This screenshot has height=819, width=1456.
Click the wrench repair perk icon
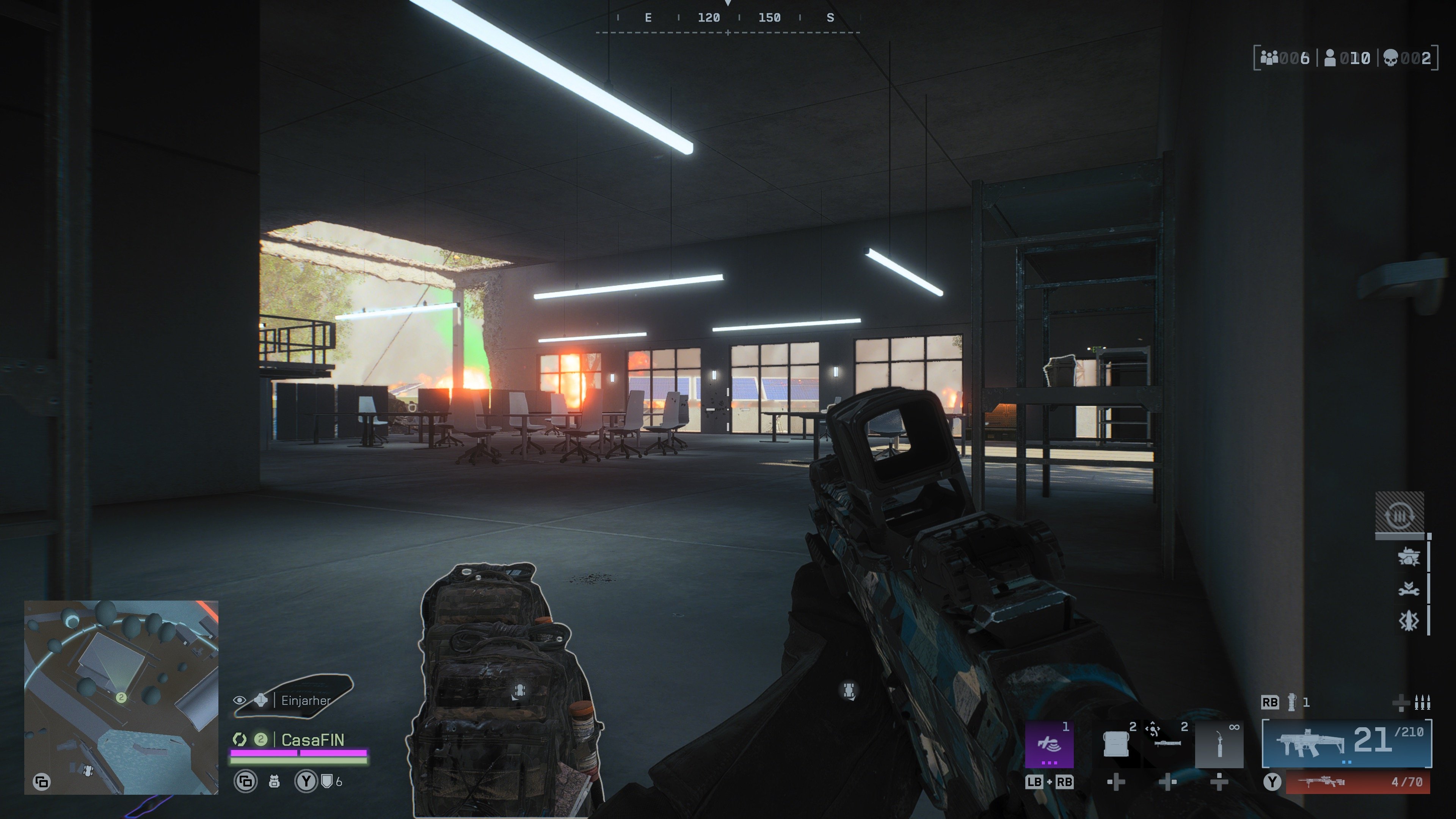(x=1408, y=590)
